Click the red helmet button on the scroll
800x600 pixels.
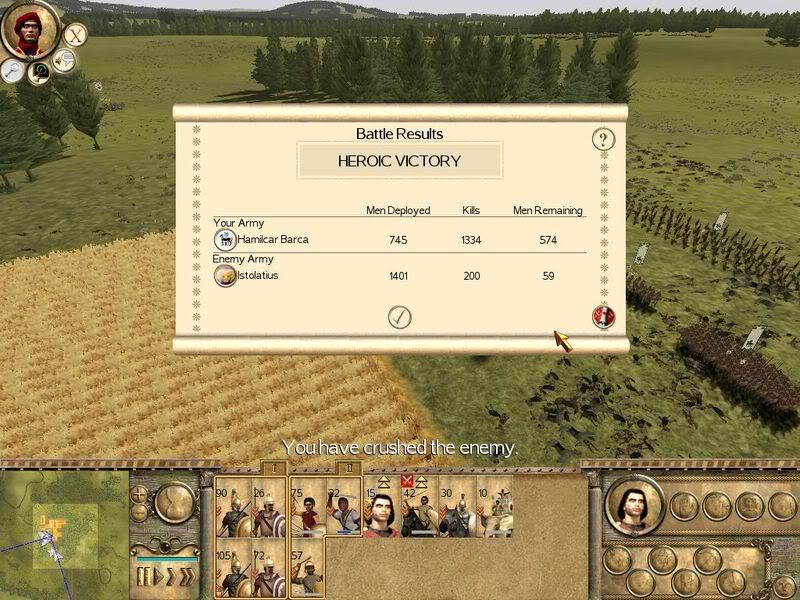603,316
